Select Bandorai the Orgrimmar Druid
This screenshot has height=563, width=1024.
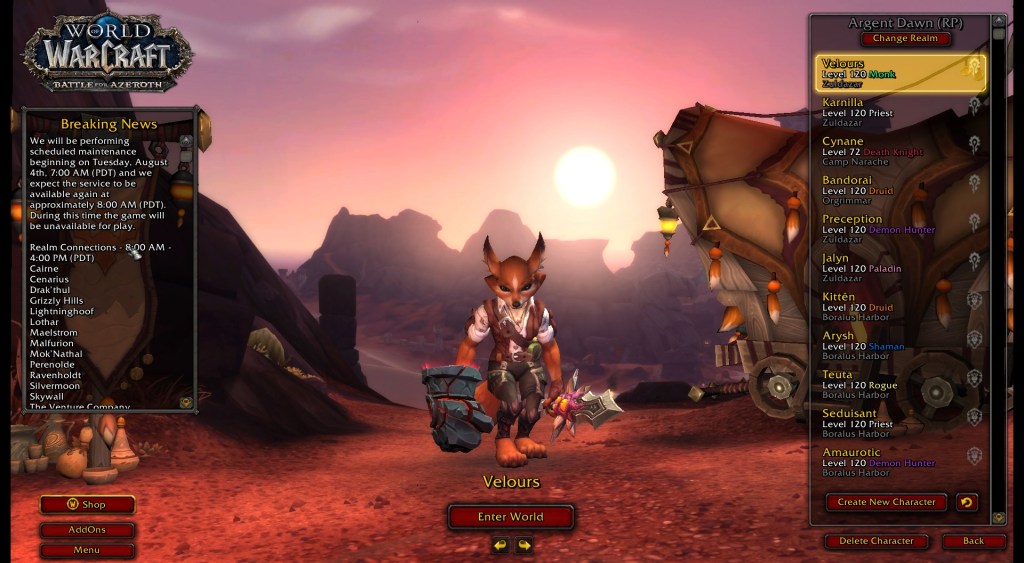tap(890, 190)
